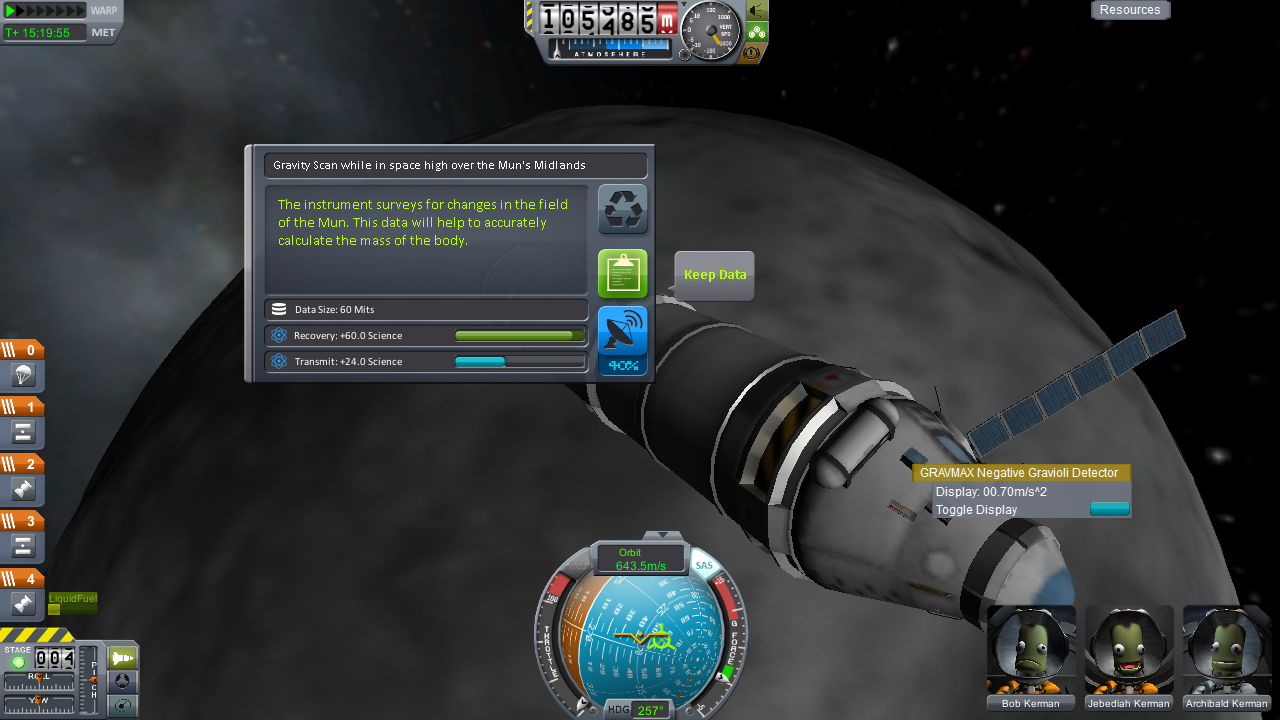This screenshot has height=720, width=1280.
Task: Select the parachute stage 0 icon
Action: click(x=23, y=375)
